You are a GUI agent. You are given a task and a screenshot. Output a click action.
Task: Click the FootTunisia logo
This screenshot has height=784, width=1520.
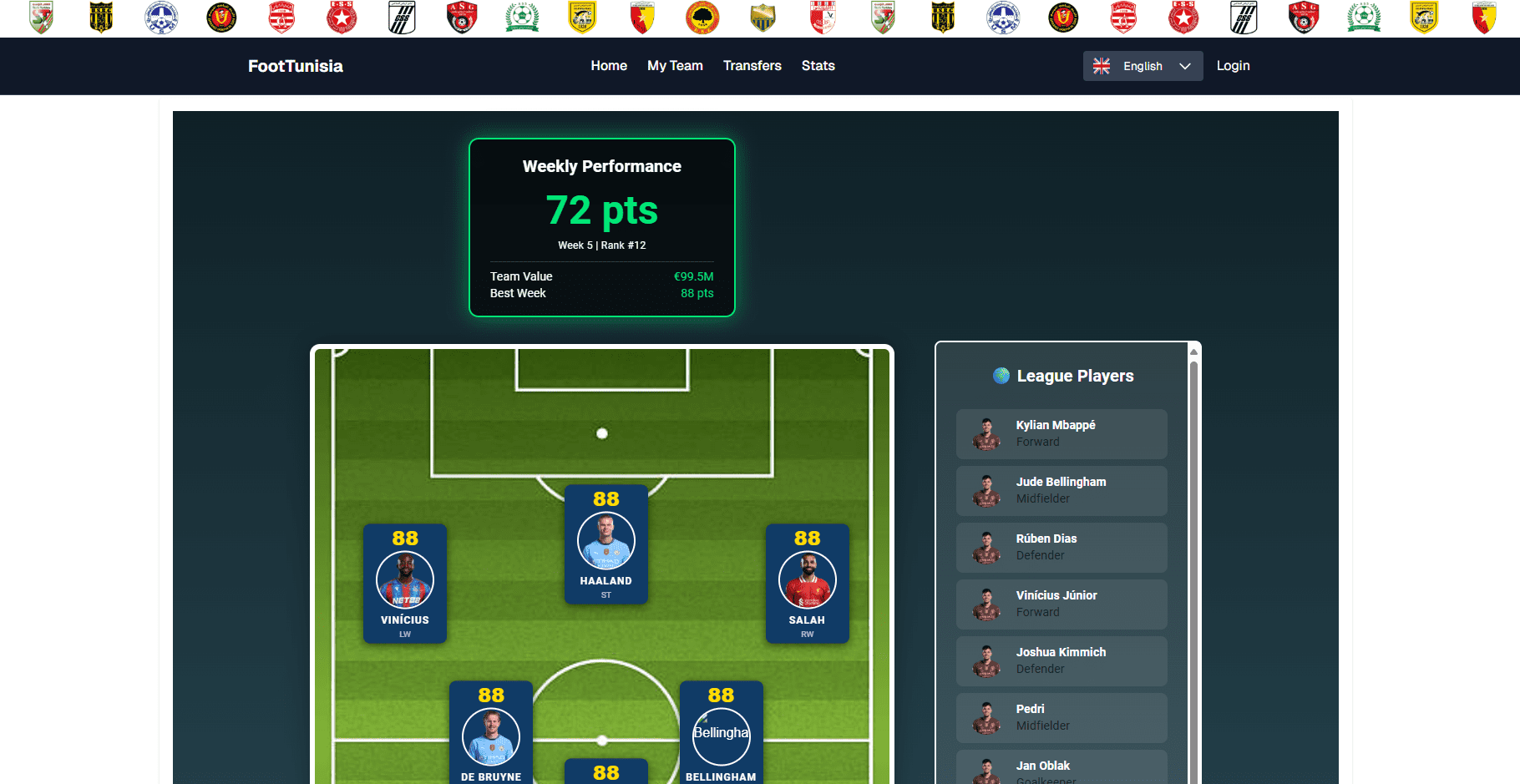pos(296,66)
